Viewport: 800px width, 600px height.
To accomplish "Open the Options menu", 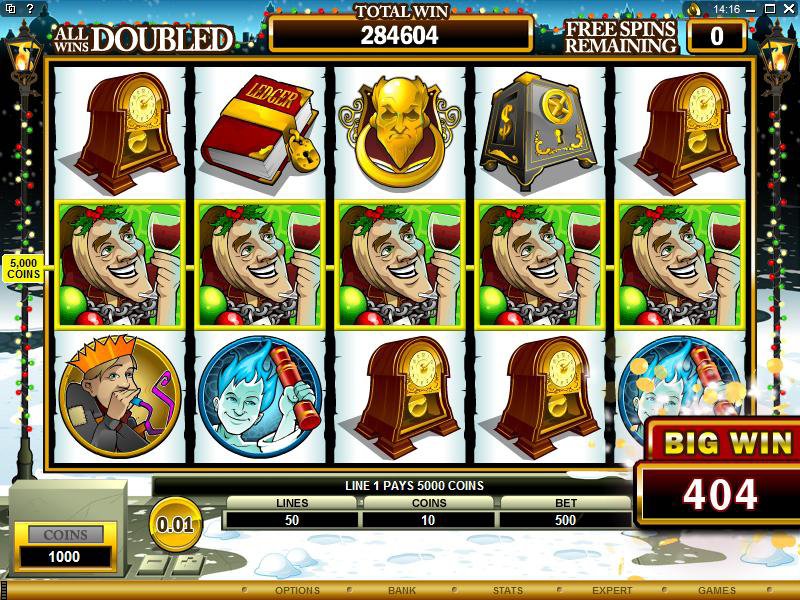I will pyautogui.click(x=297, y=590).
